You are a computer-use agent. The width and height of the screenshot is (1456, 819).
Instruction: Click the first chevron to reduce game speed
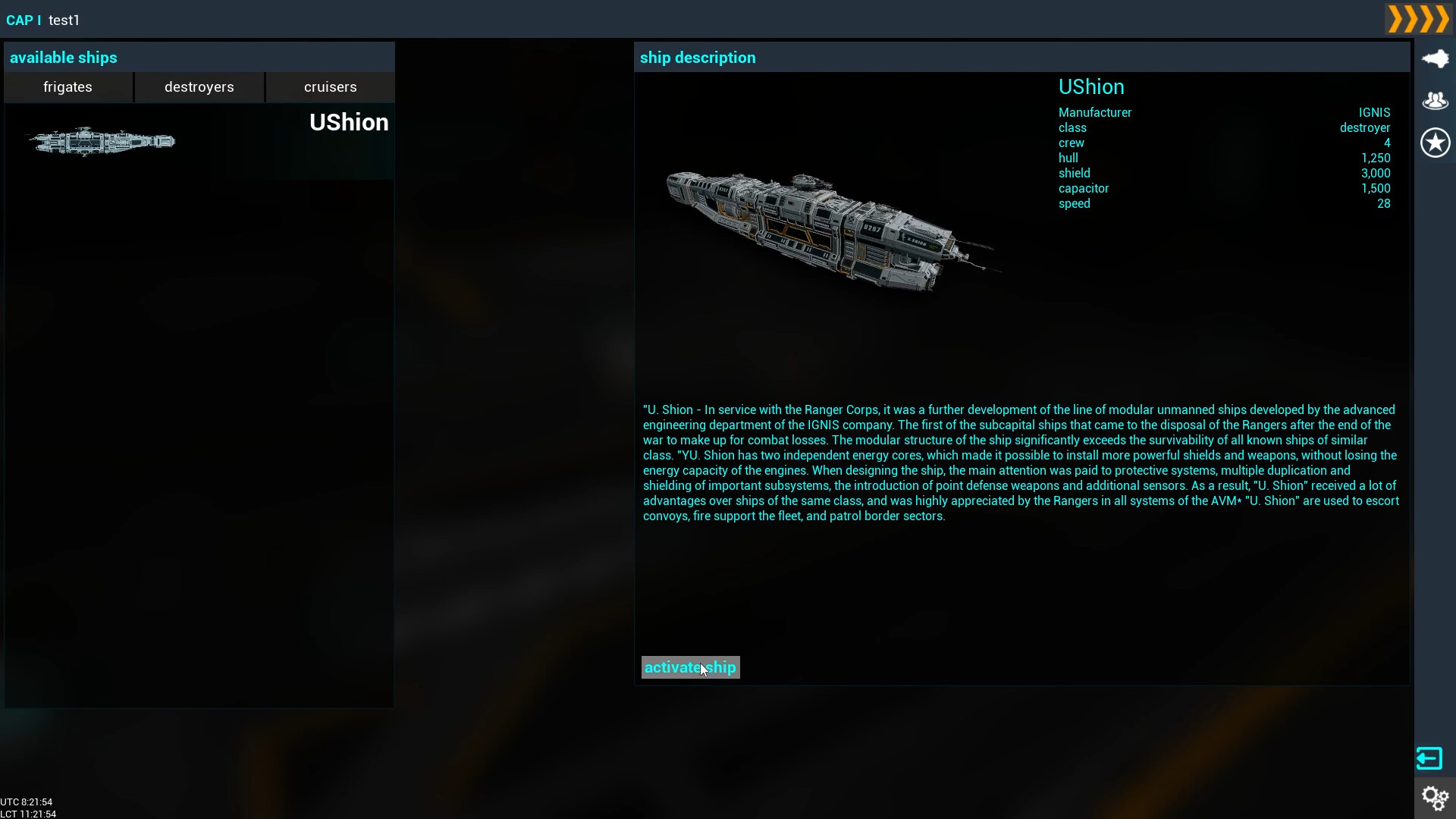1395,19
